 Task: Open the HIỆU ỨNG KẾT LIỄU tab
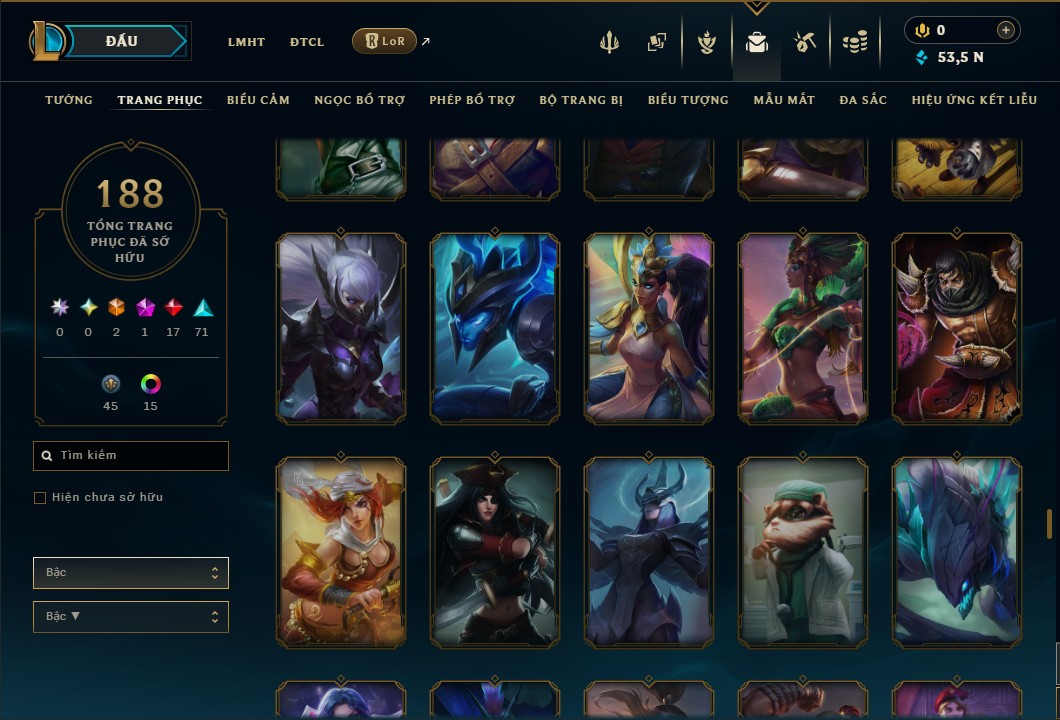click(974, 100)
